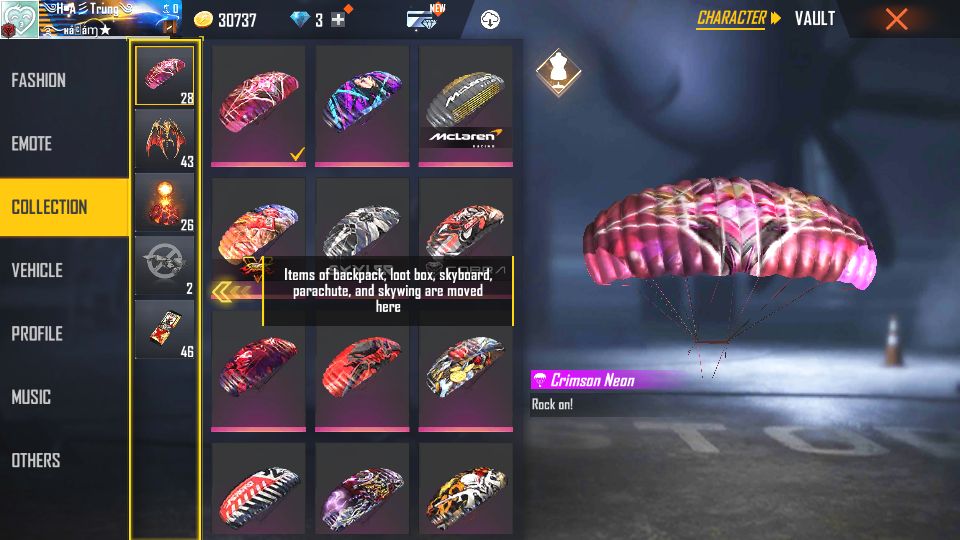
Task: Click the player avatar in the corner
Action: pyautogui.click(x=19, y=19)
